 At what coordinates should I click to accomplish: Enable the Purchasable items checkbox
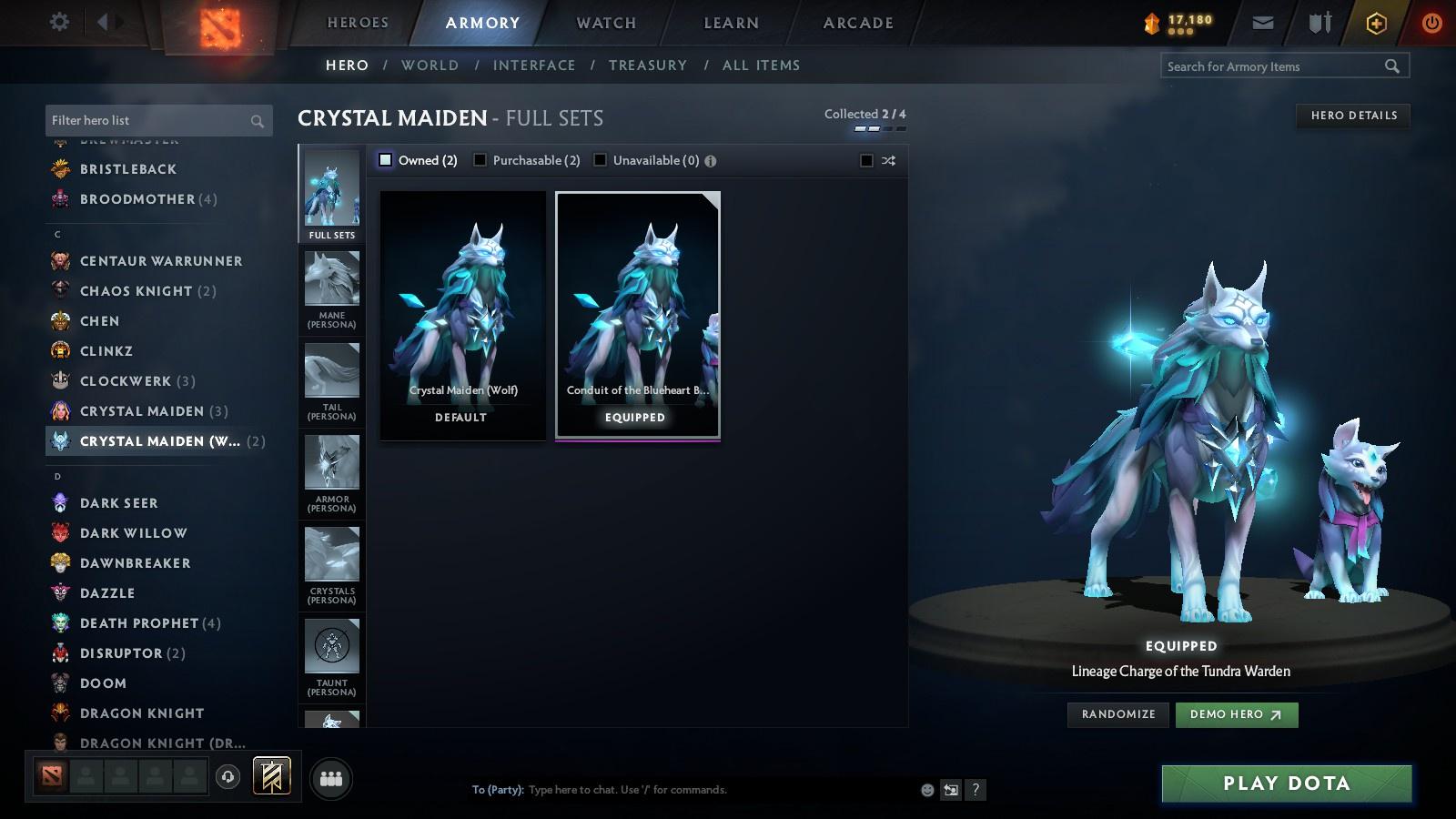click(480, 159)
